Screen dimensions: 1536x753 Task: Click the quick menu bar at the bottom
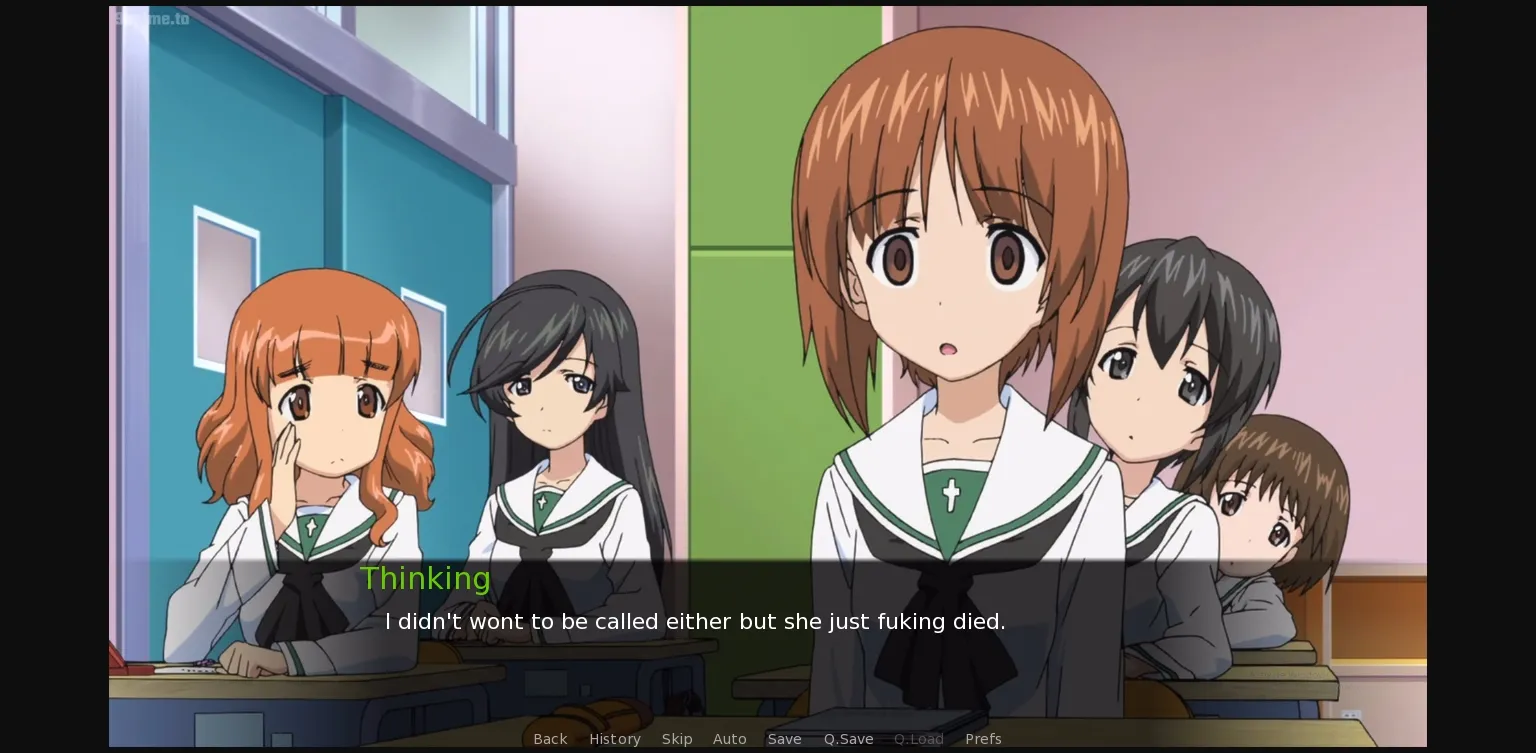[768, 739]
